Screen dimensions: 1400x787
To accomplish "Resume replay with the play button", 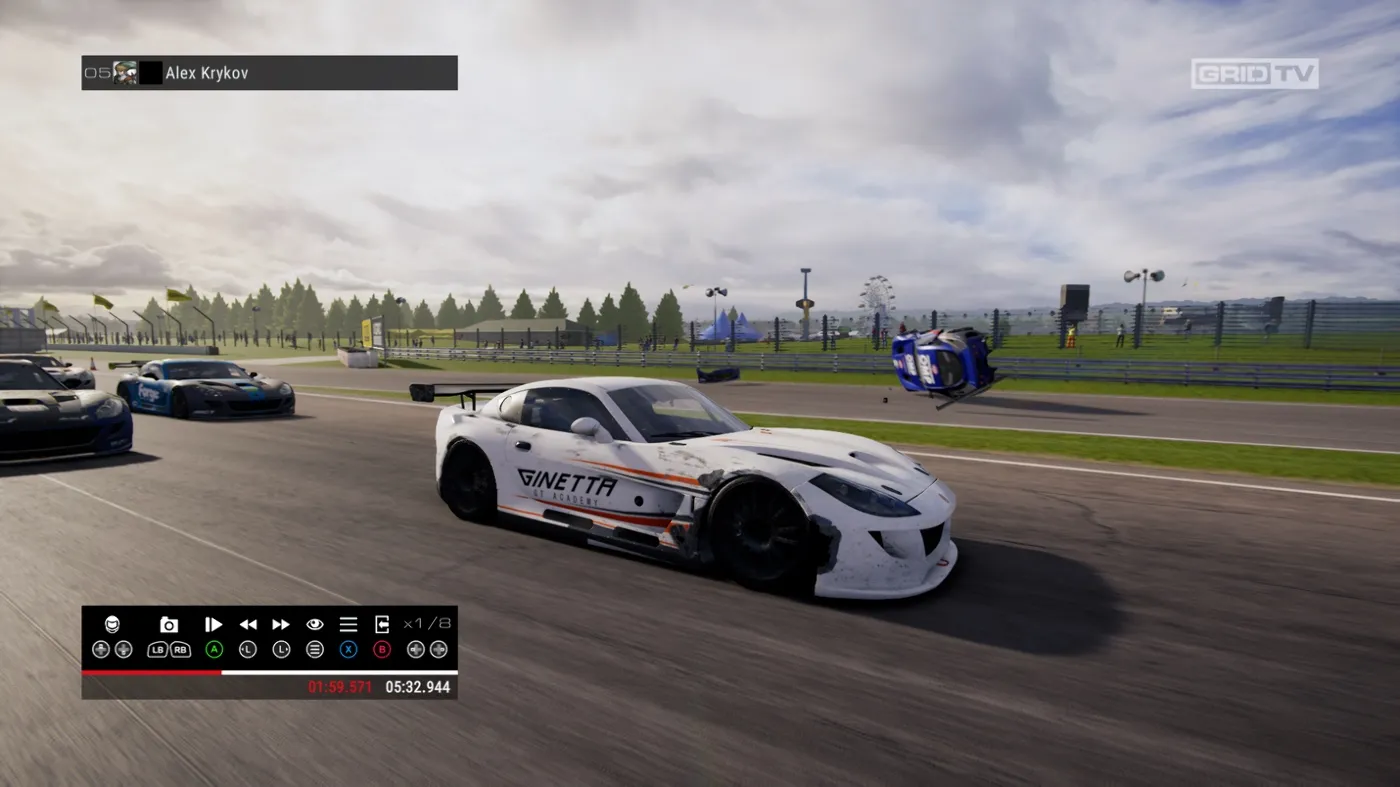I will click(x=214, y=625).
